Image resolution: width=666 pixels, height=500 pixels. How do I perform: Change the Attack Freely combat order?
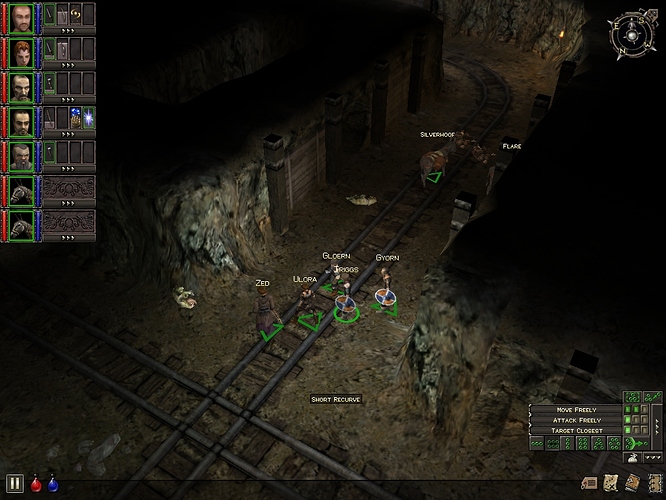(576, 420)
